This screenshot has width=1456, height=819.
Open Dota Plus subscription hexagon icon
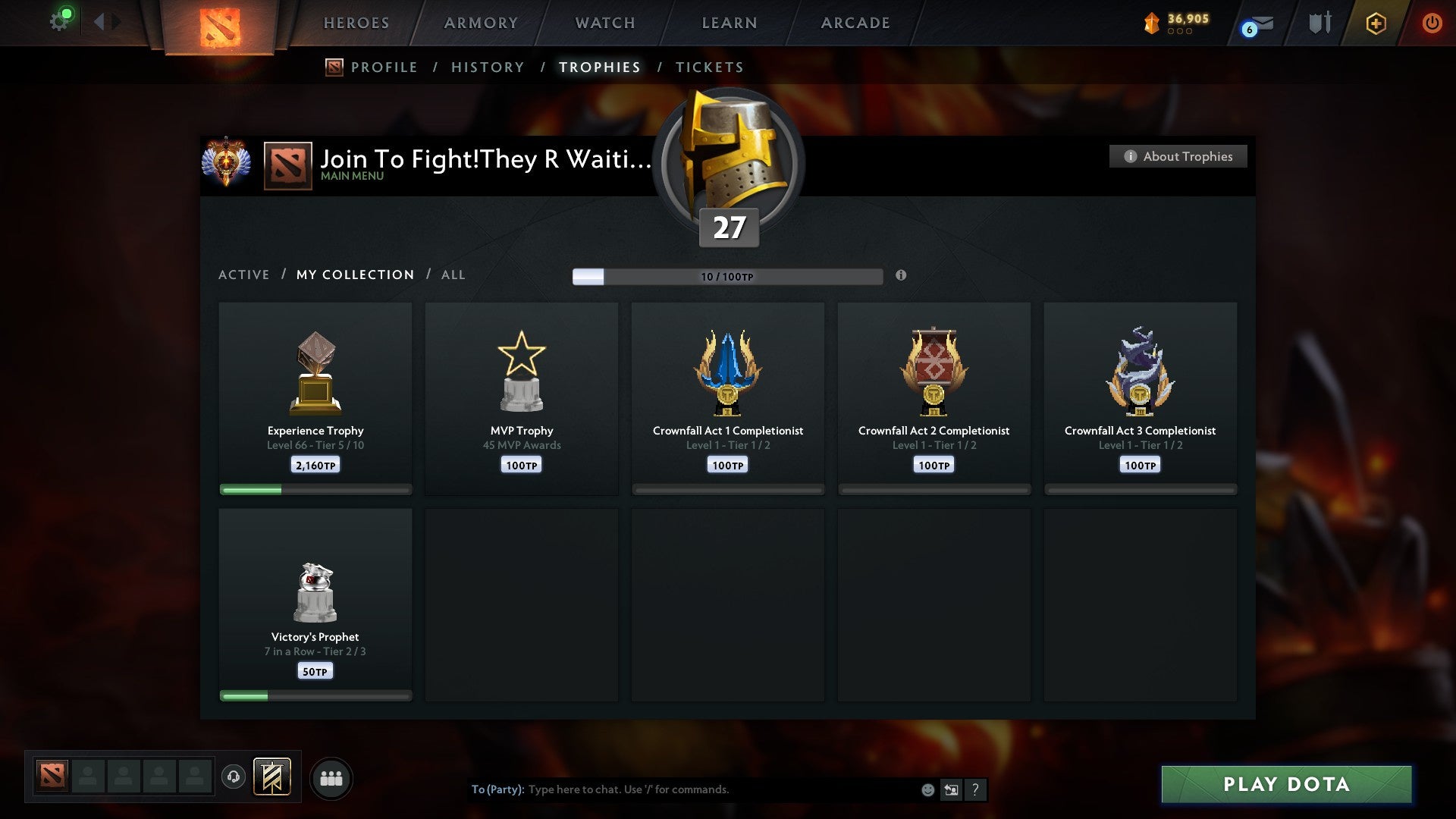click(1375, 24)
